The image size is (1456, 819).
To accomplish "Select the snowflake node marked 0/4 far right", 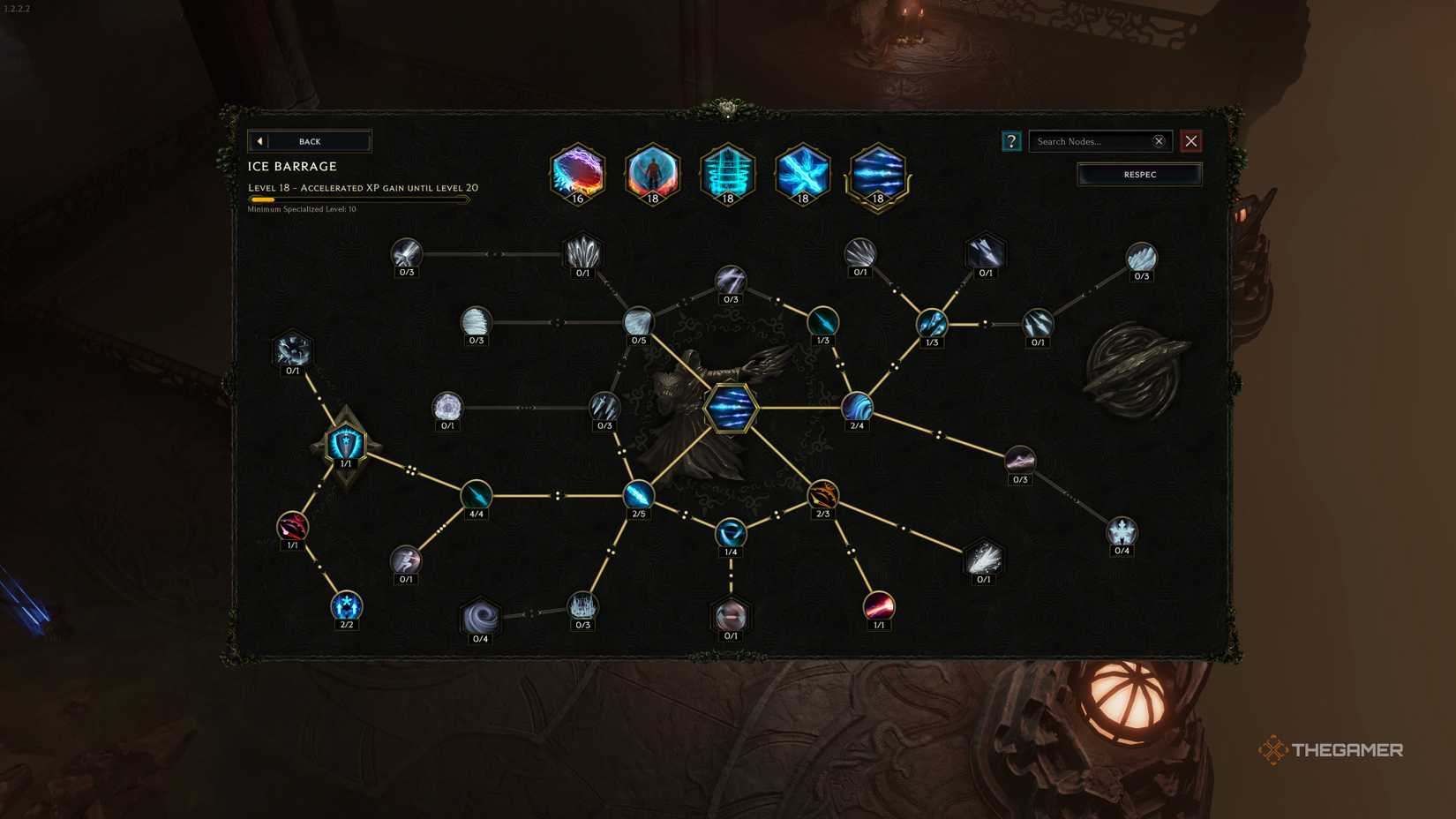I will click(1121, 531).
